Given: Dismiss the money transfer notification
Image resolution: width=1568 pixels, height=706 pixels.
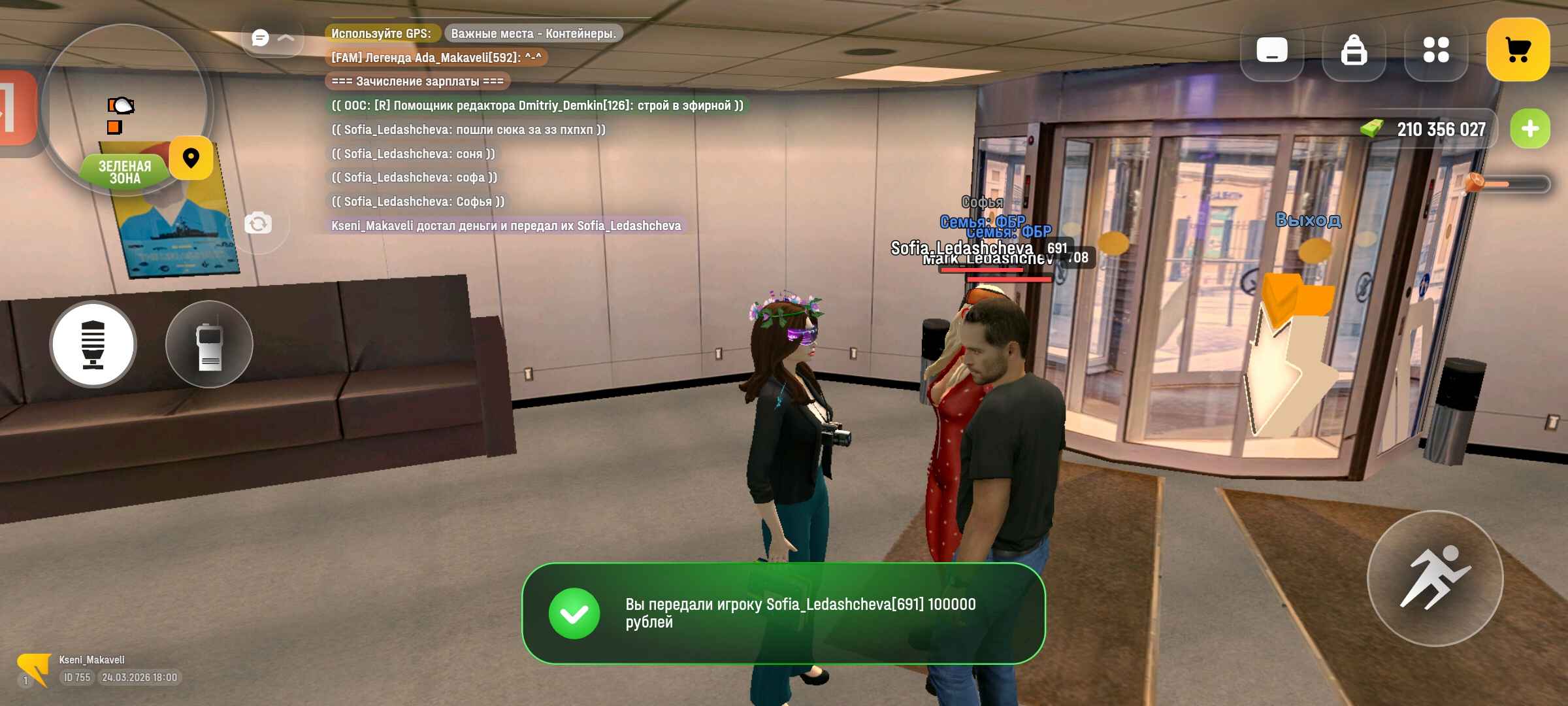Looking at the screenshot, I should [783, 613].
